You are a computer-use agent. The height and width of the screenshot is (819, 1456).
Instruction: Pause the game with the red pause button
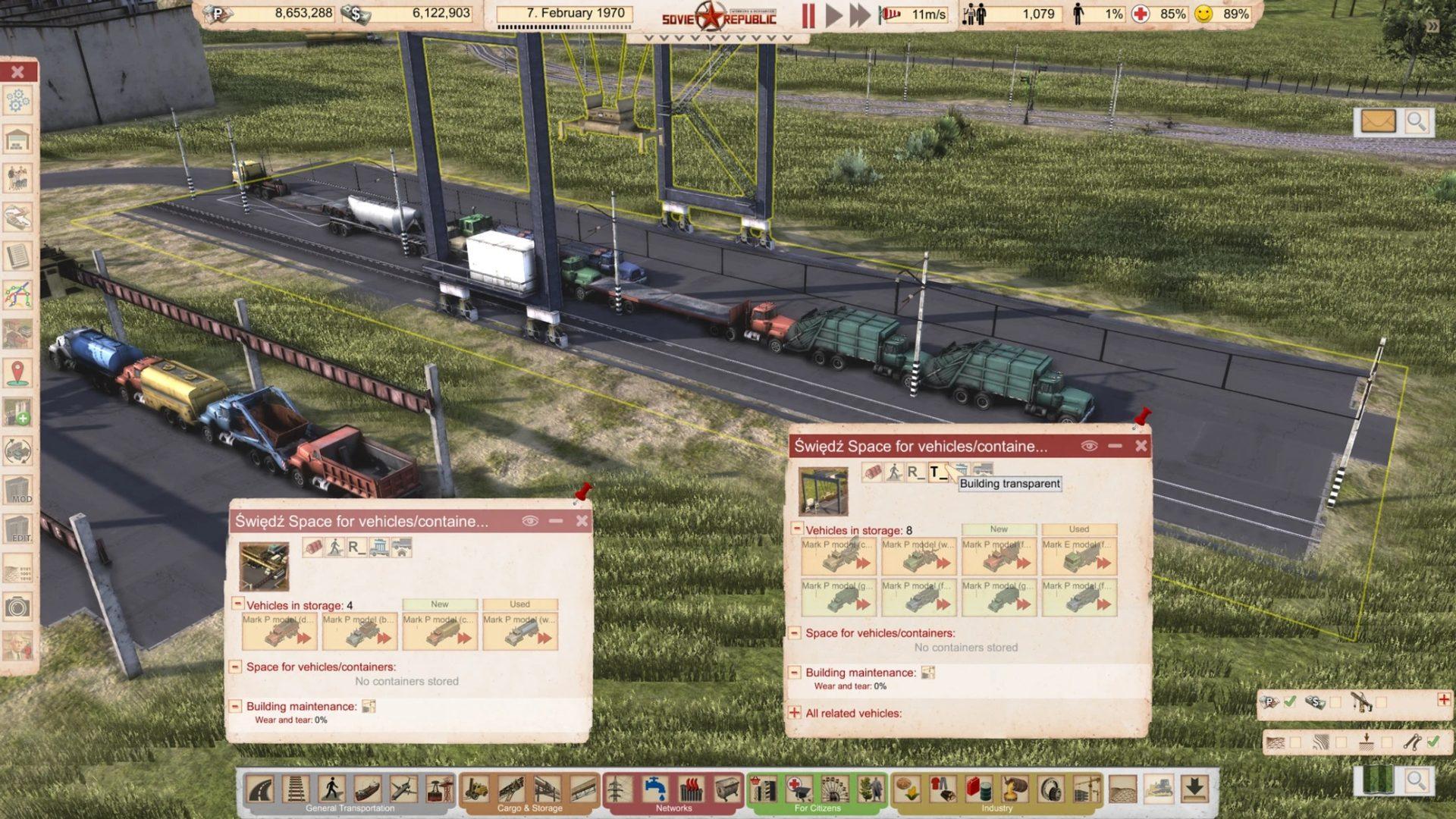pos(808,15)
